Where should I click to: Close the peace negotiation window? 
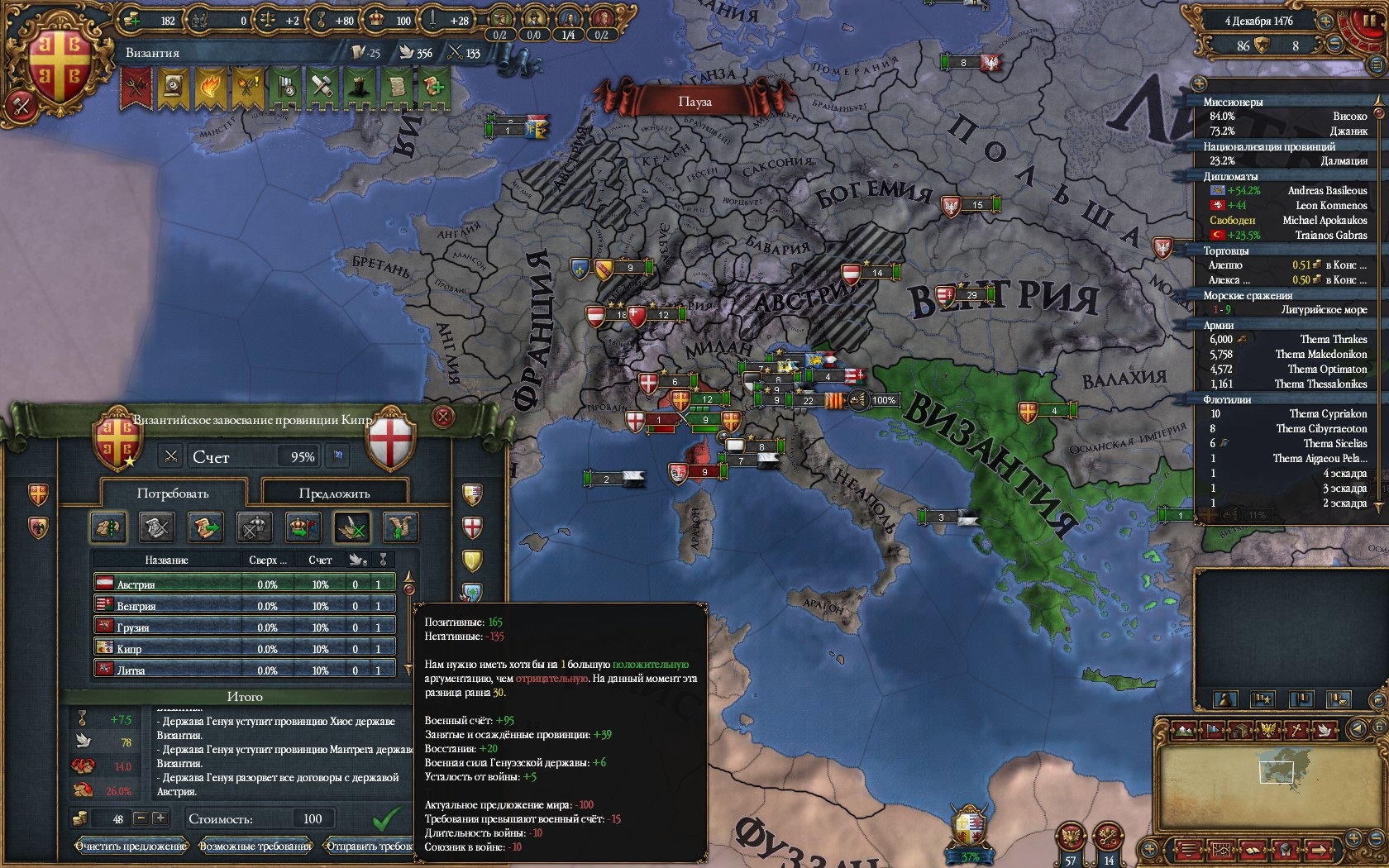(x=443, y=416)
